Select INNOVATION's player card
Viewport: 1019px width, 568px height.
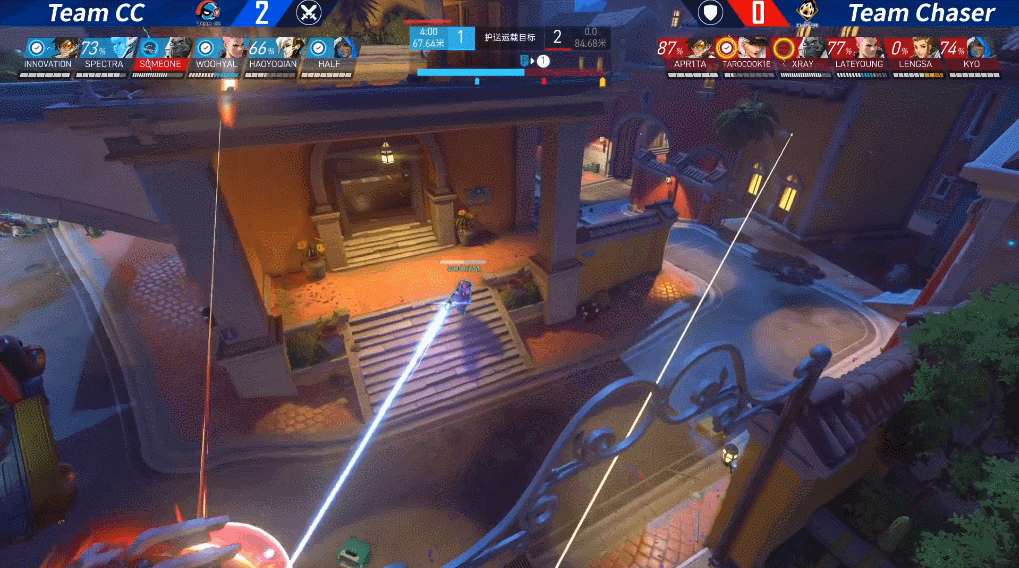(x=48, y=53)
